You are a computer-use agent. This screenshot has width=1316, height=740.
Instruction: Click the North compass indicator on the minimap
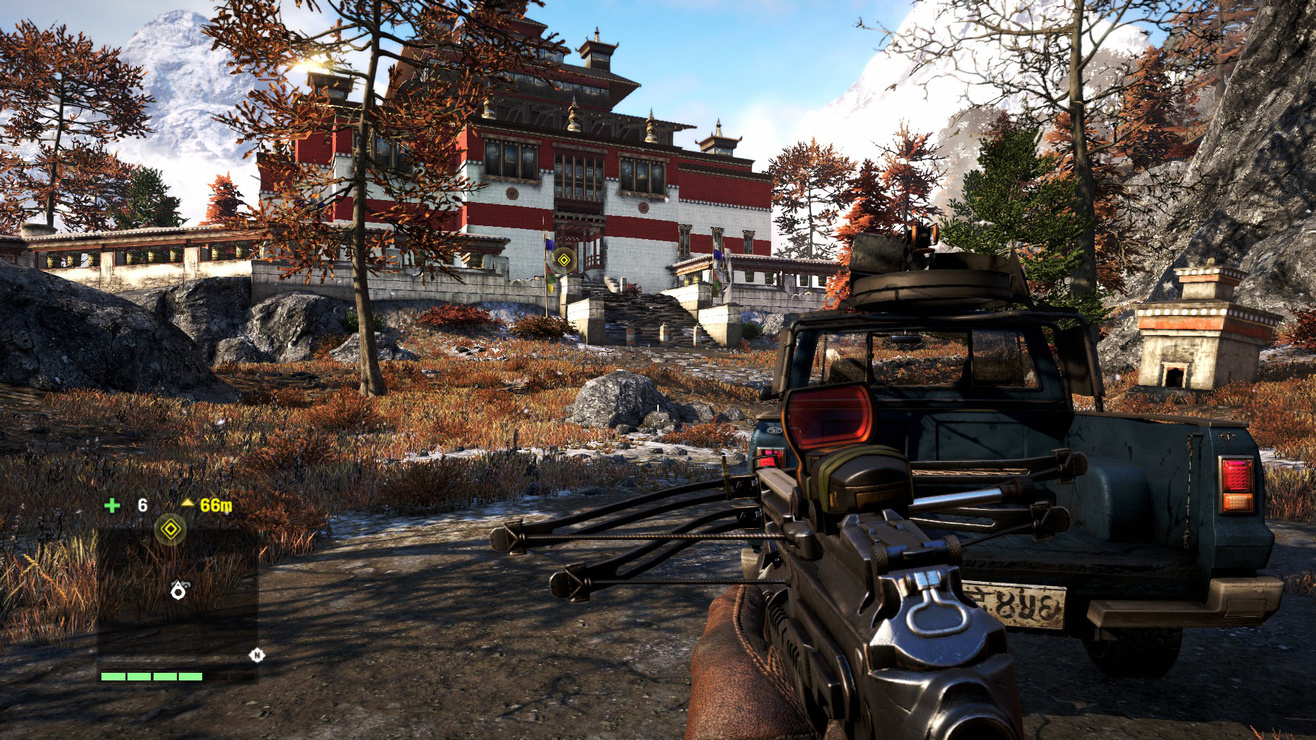(258, 656)
